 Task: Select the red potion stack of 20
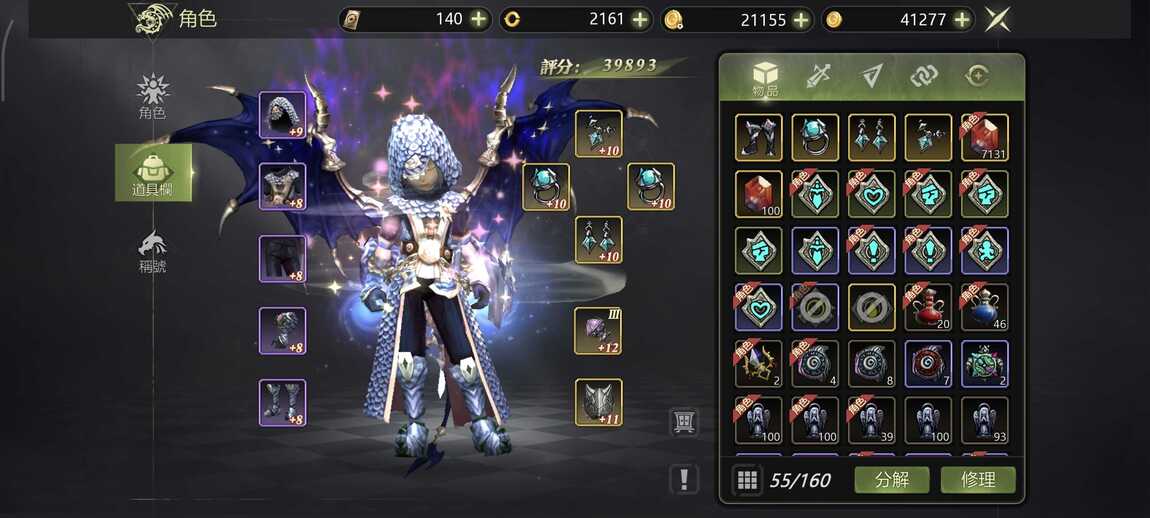(x=928, y=307)
